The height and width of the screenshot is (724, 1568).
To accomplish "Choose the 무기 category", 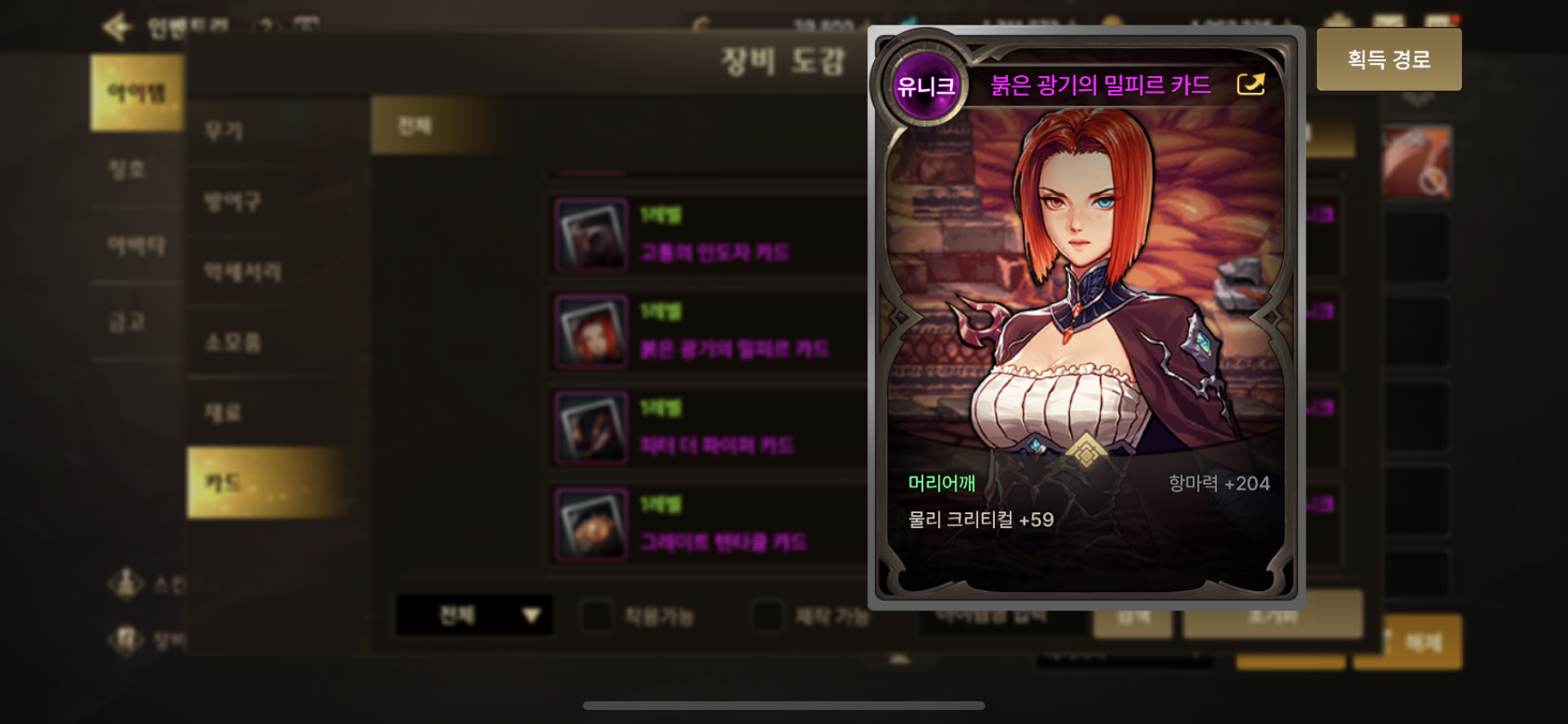I will click(224, 131).
